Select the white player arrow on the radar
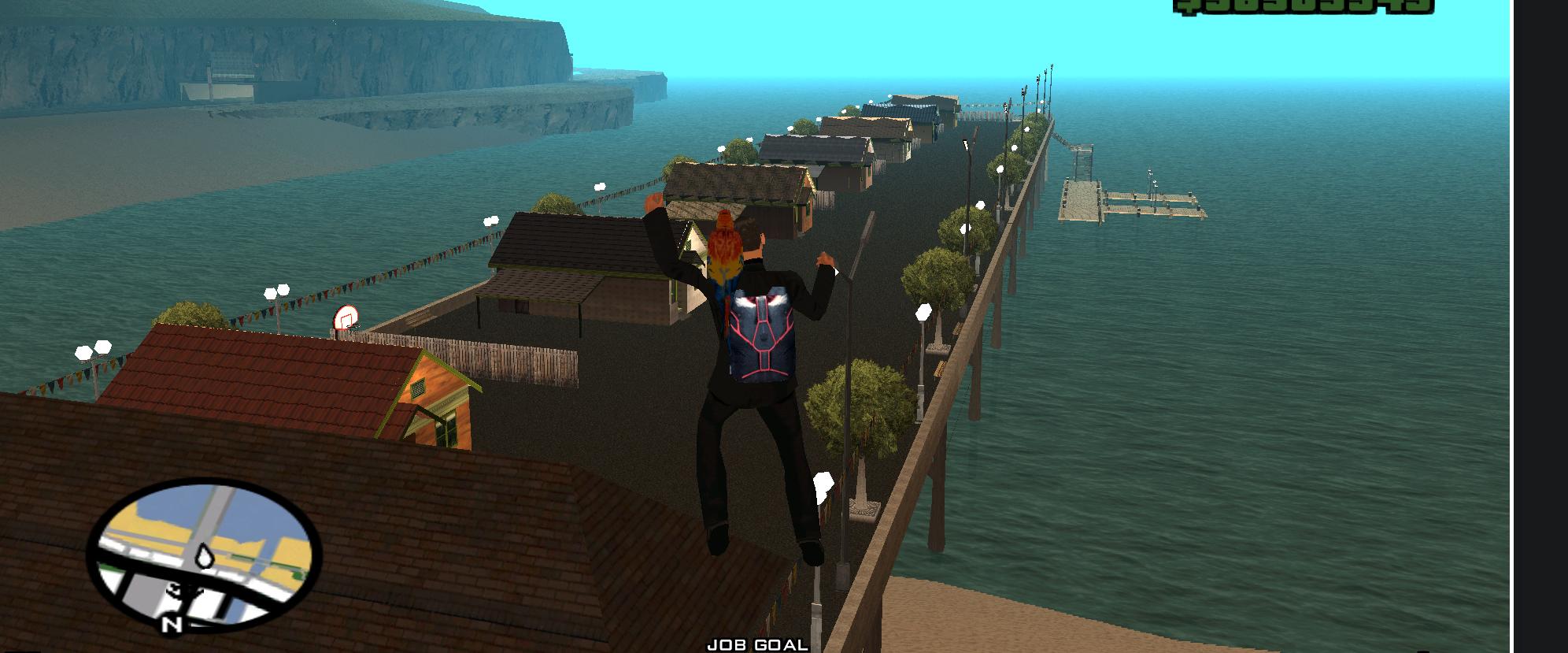This screenshot has height=653, width=1568. click(205, 556)
